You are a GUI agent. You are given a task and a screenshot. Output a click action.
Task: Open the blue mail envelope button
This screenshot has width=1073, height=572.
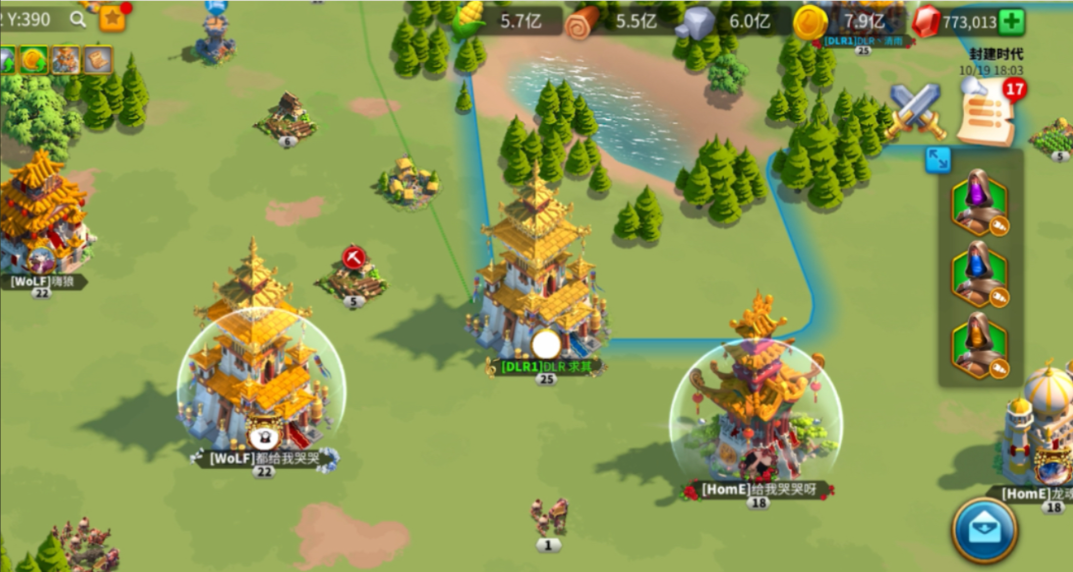click(x=984, y=530)
